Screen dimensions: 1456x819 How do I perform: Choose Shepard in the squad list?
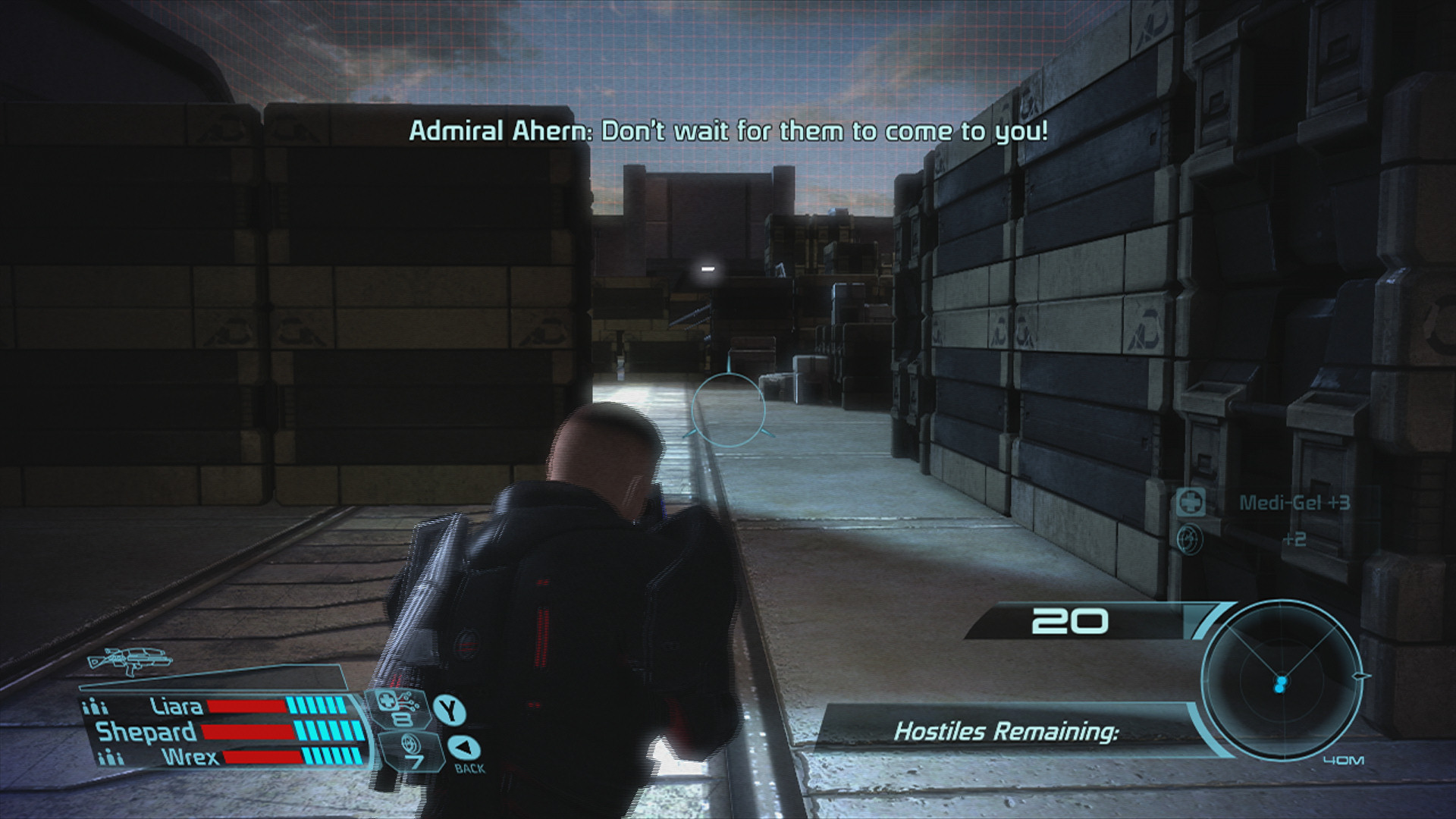tap(147, 732)
